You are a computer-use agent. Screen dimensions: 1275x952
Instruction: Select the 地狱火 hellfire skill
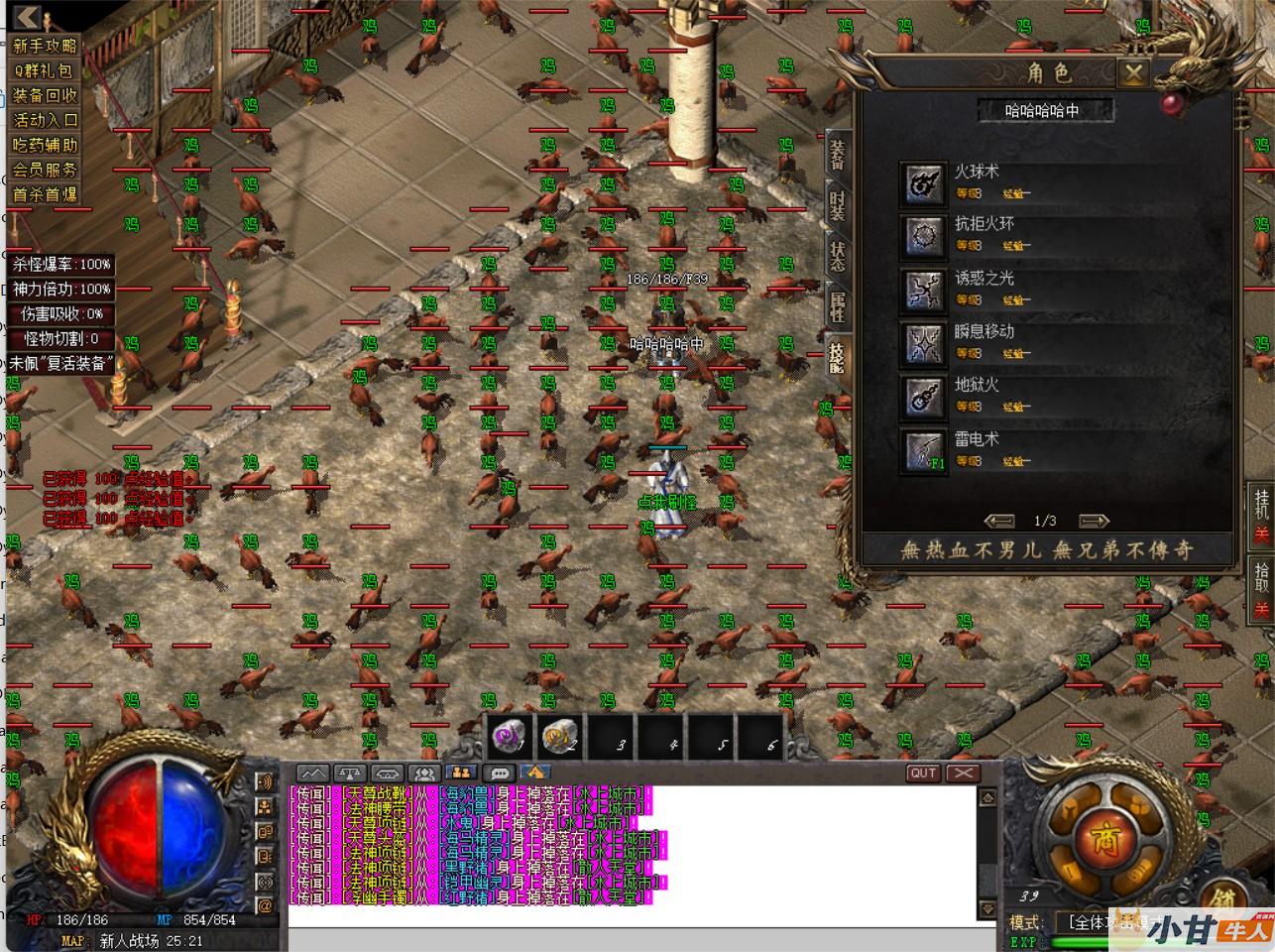click(923, 397)
